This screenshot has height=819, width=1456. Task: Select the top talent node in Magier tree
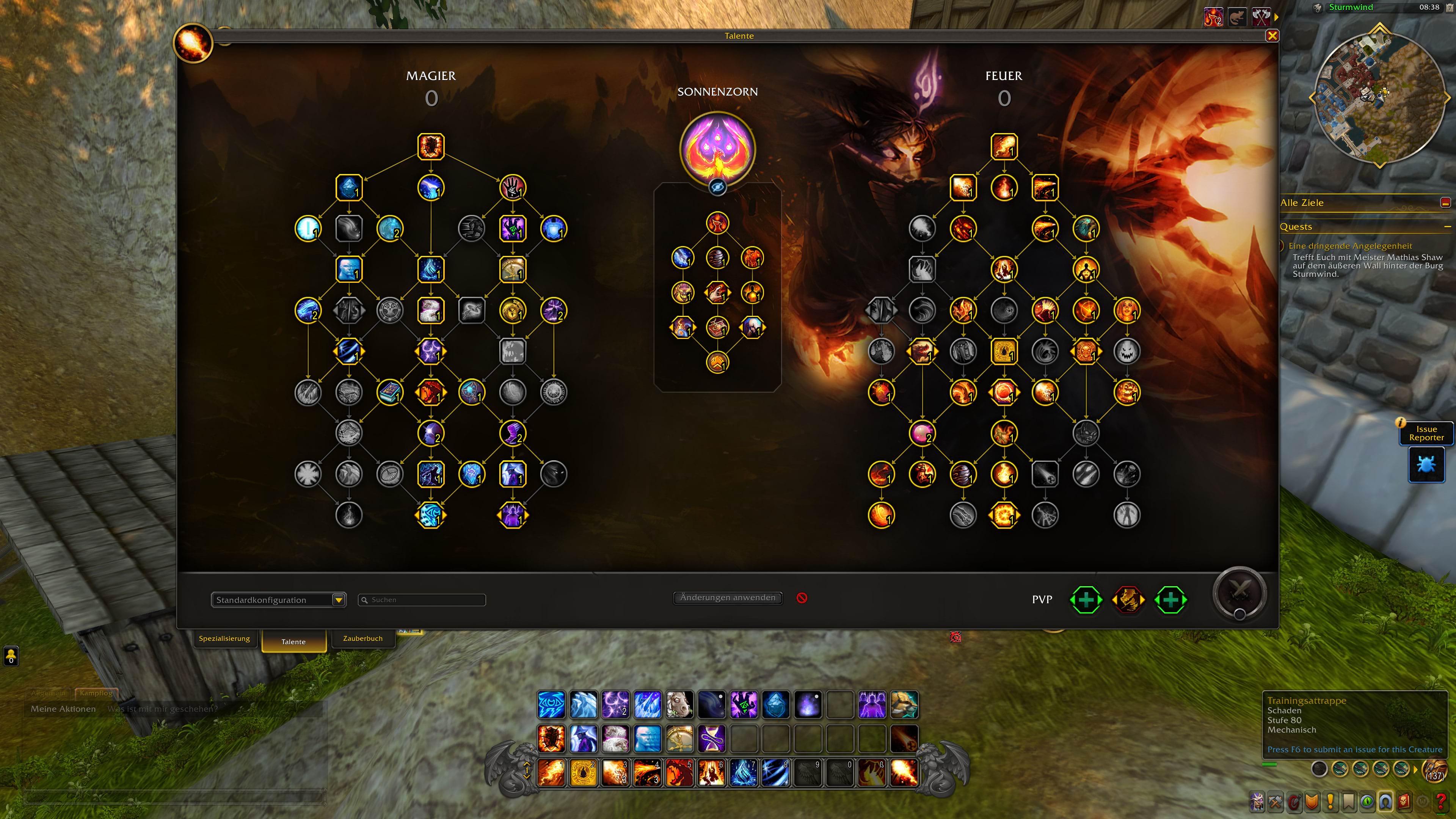pos(431,146)
